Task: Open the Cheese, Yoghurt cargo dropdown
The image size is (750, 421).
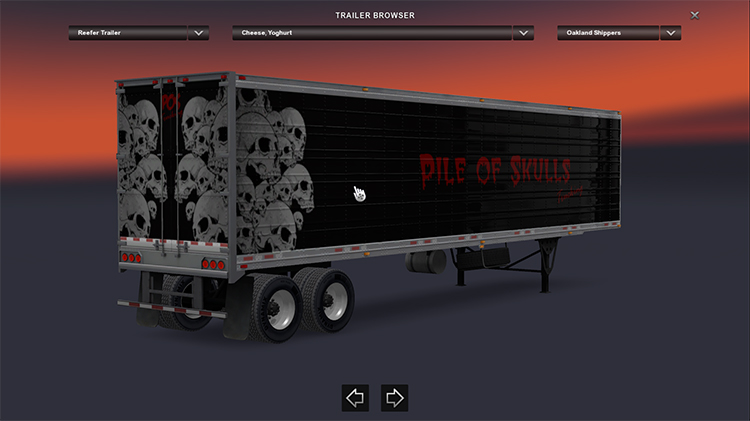Action: (x=523, y=33)
